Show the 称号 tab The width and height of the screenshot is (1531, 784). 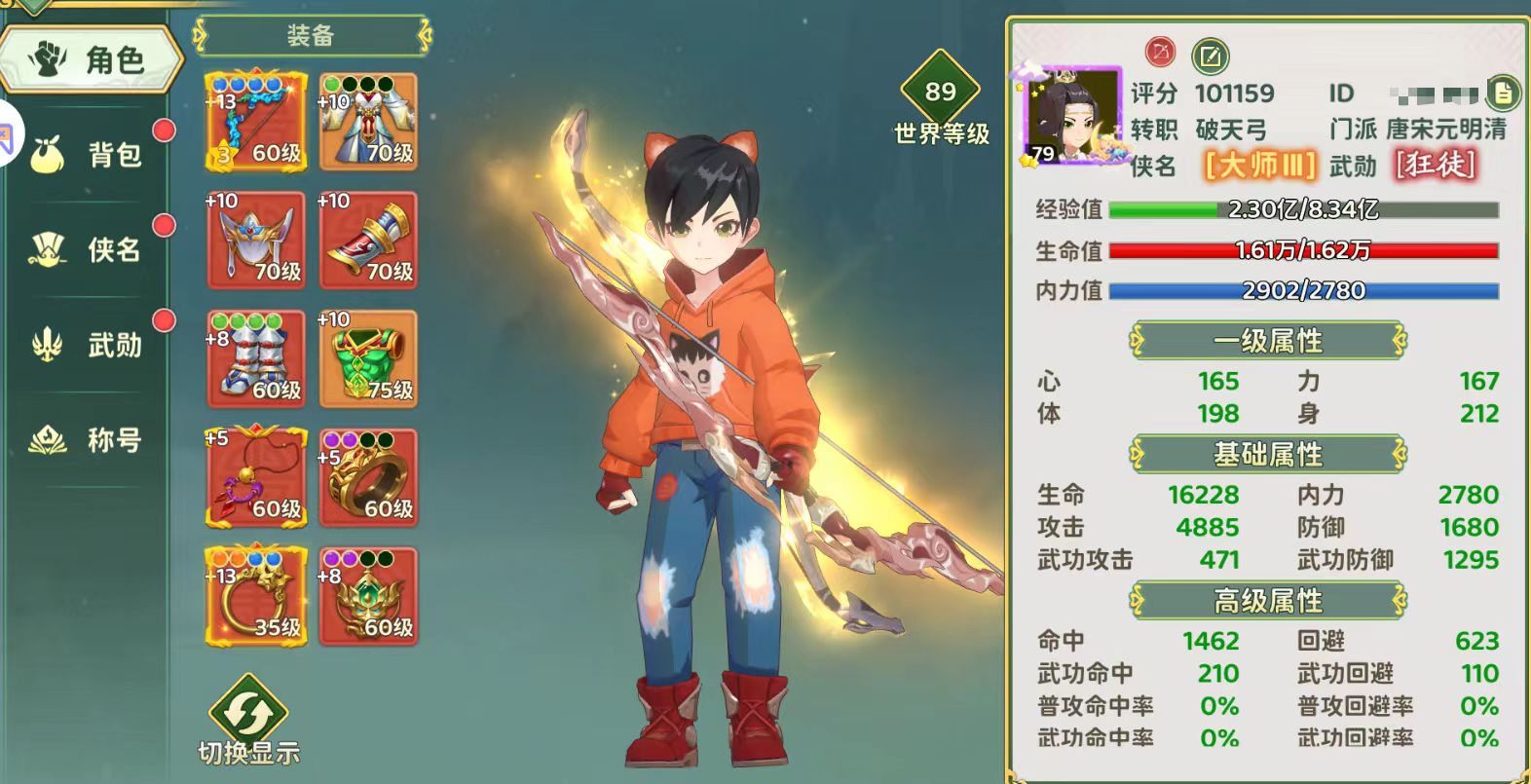[x=93, y=440]
